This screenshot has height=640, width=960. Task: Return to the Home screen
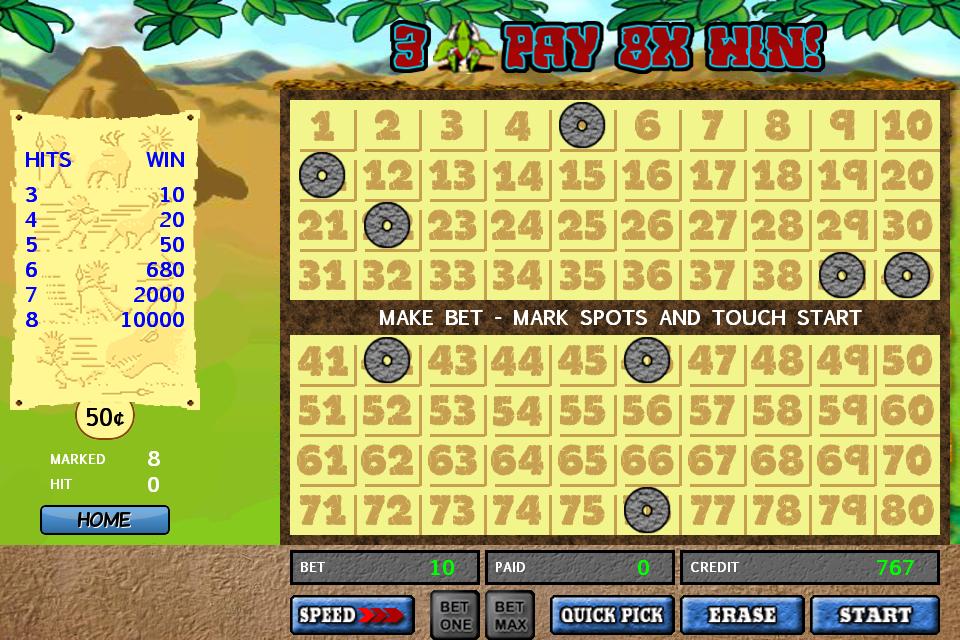pyautogui.click(x=104, y=520)
